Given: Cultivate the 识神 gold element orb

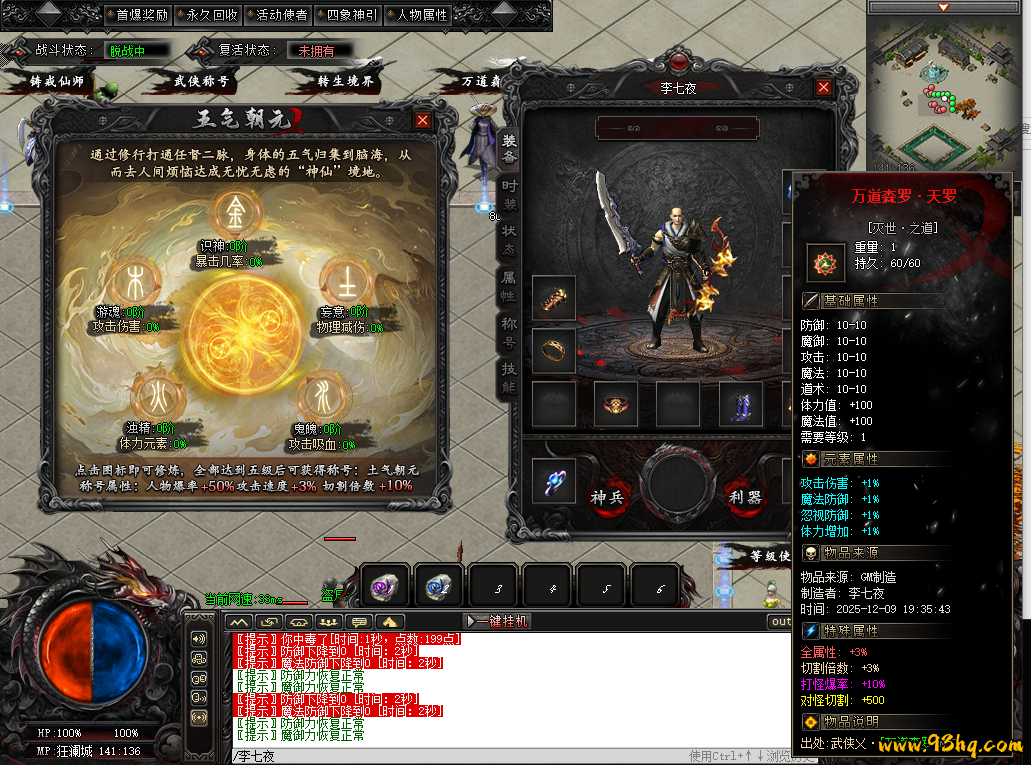Looking at the screenshot, I should 237,211.
